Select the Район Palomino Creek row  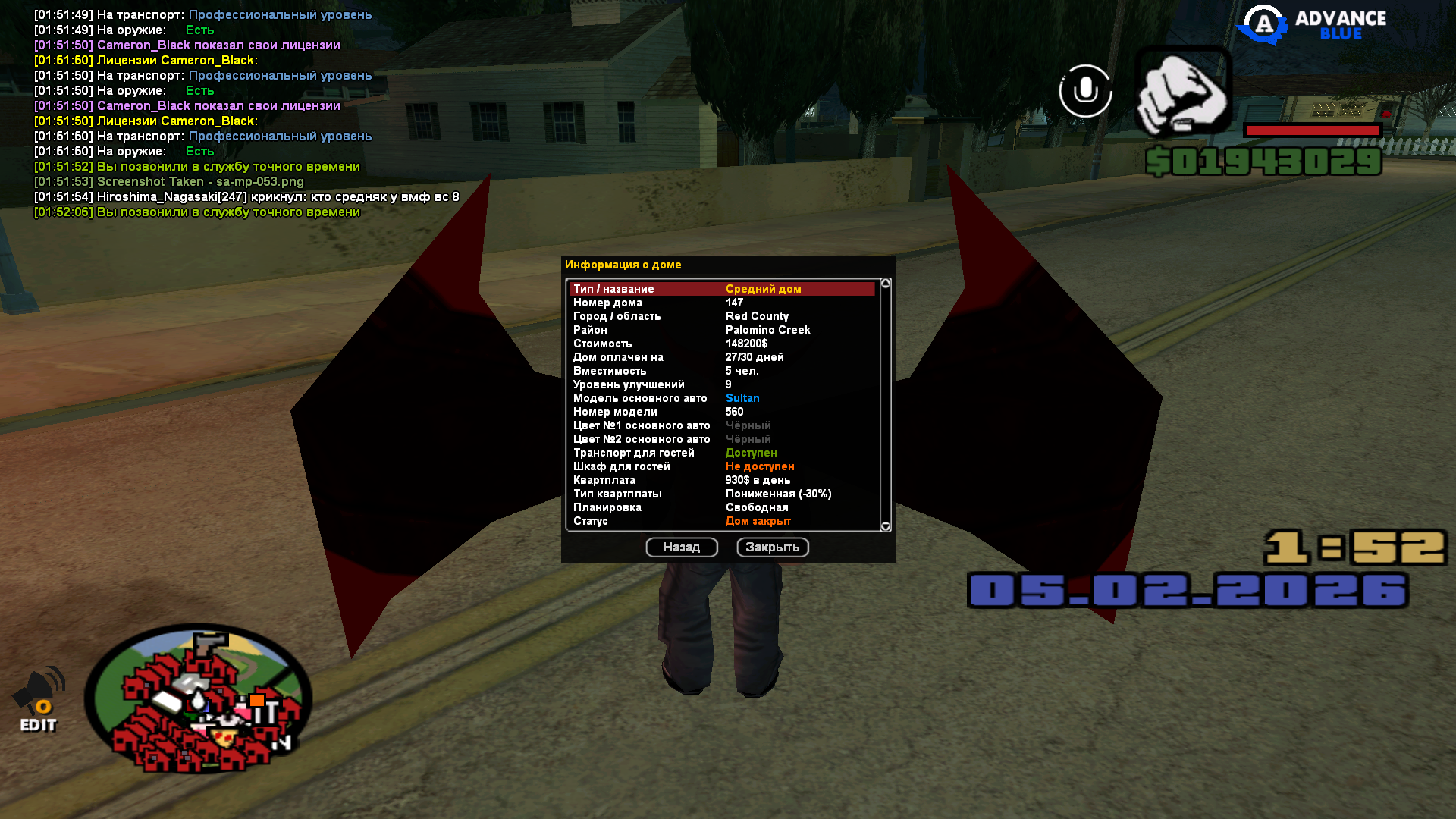coord(720,330)
